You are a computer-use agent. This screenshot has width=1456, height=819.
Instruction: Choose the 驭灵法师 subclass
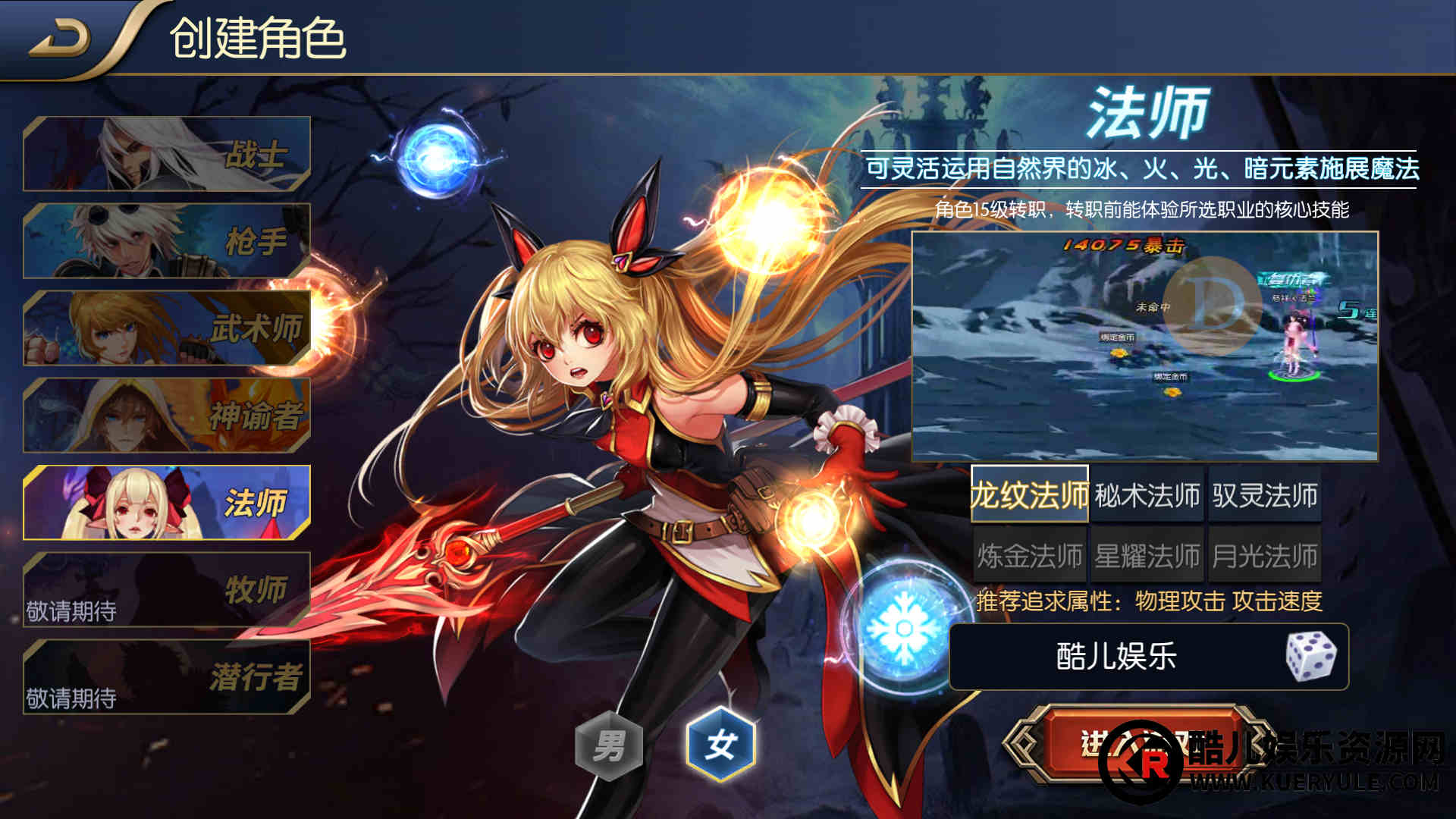coord(1264,495)
